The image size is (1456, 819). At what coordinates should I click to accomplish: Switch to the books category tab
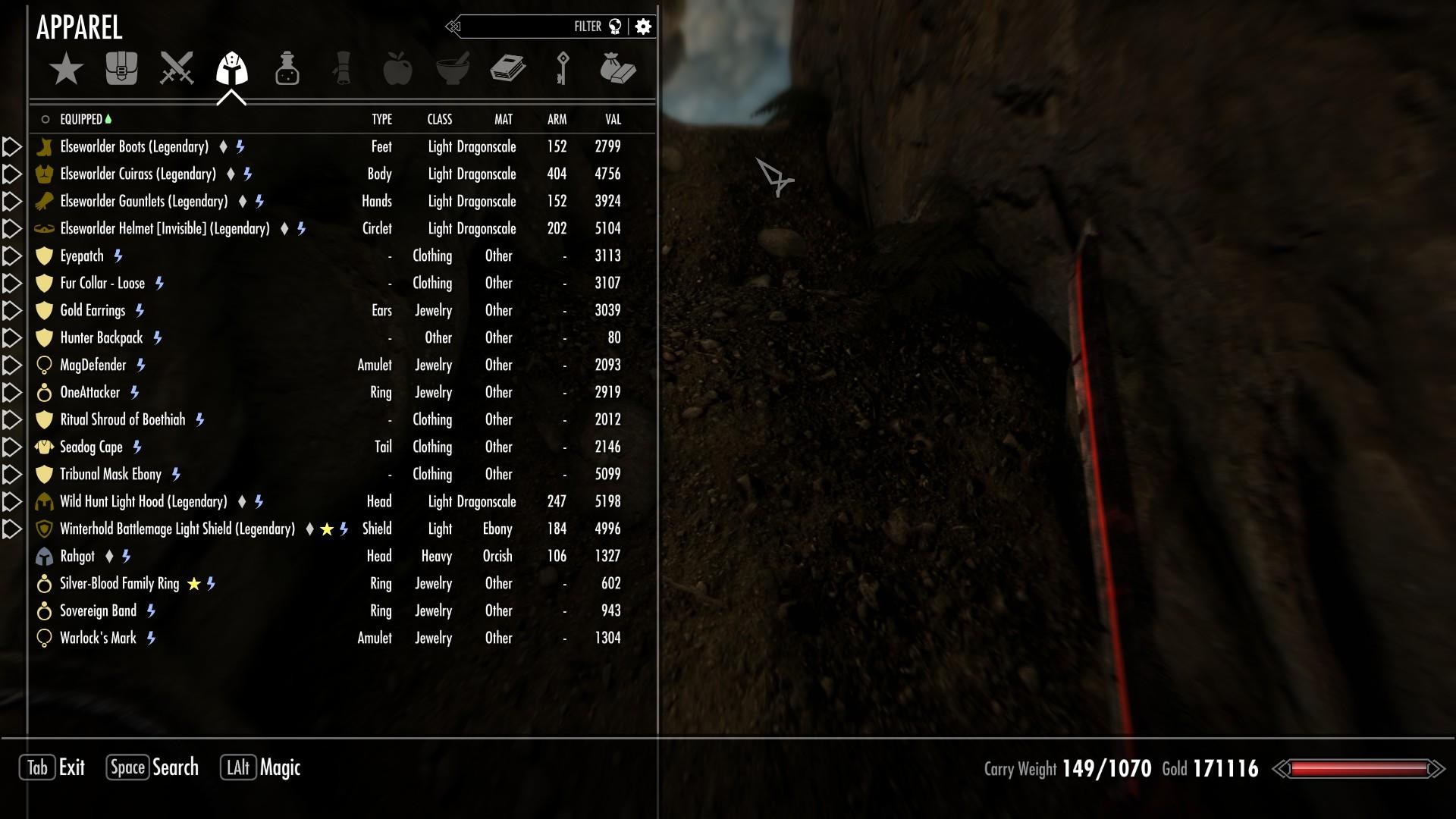[x=508, y=68]
